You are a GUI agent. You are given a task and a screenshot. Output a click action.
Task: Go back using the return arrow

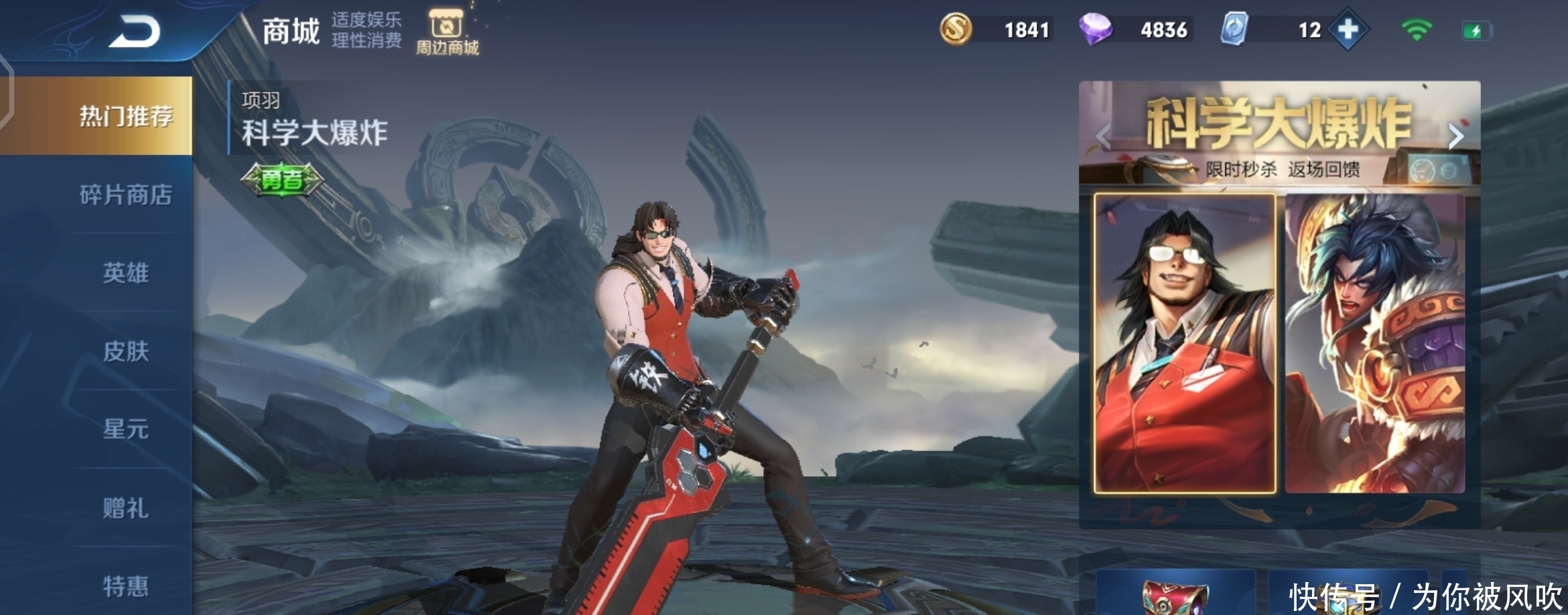tap(134, 31)
